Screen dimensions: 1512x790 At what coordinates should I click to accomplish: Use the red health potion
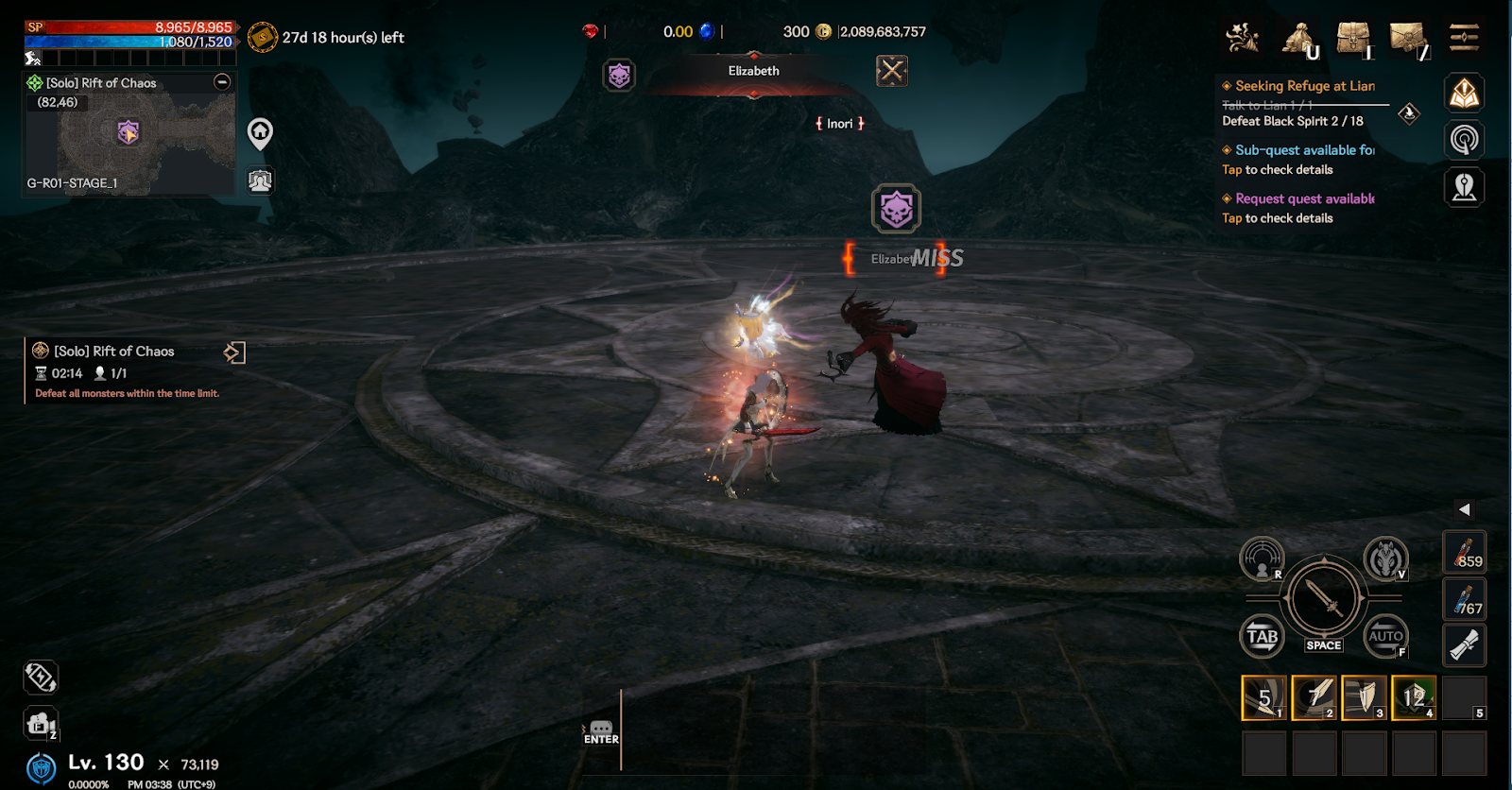point(1464,553)
